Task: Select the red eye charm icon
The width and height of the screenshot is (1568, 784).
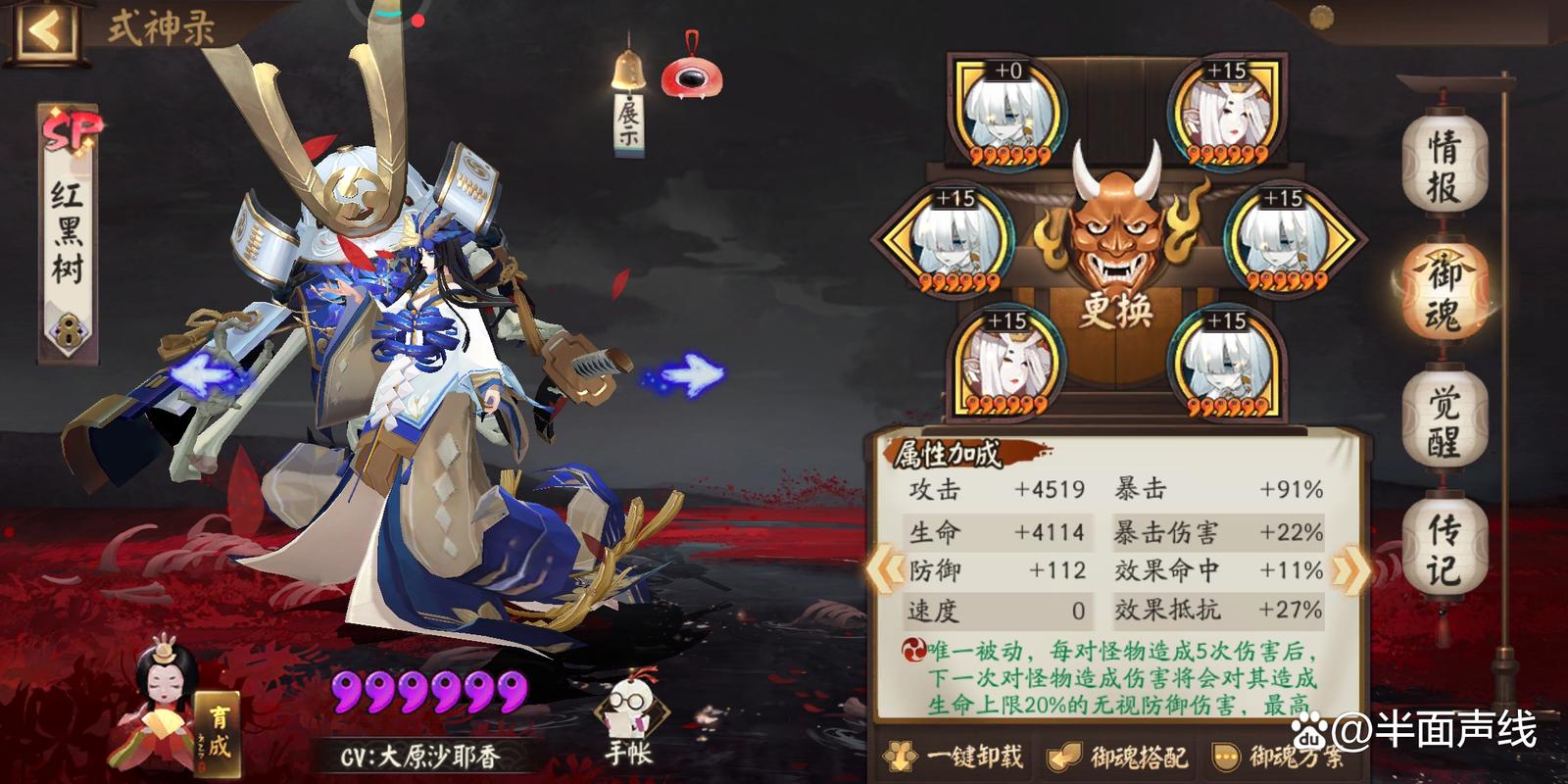Action: 694,75
